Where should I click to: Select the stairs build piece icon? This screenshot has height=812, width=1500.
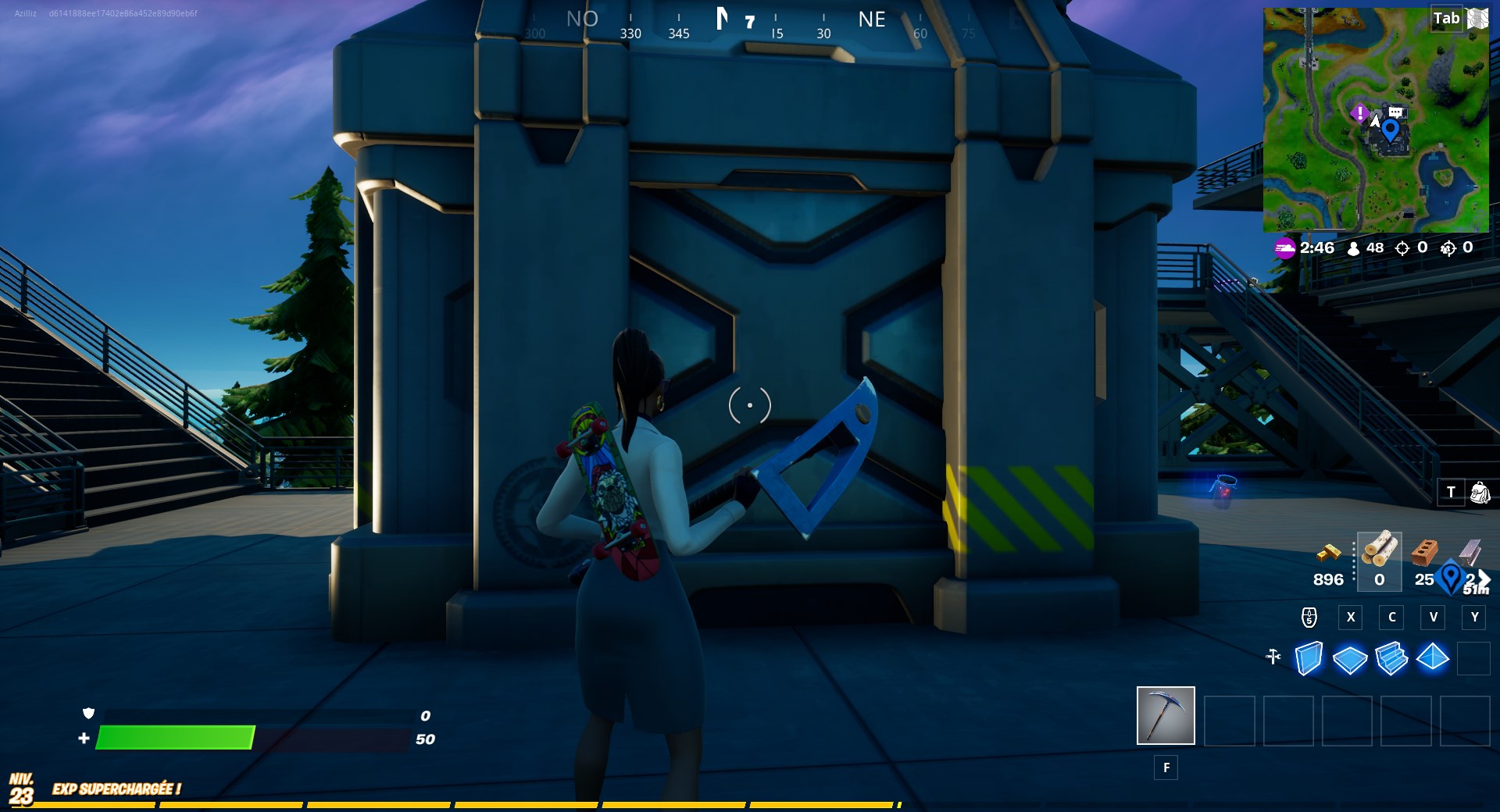point(1391,658)
